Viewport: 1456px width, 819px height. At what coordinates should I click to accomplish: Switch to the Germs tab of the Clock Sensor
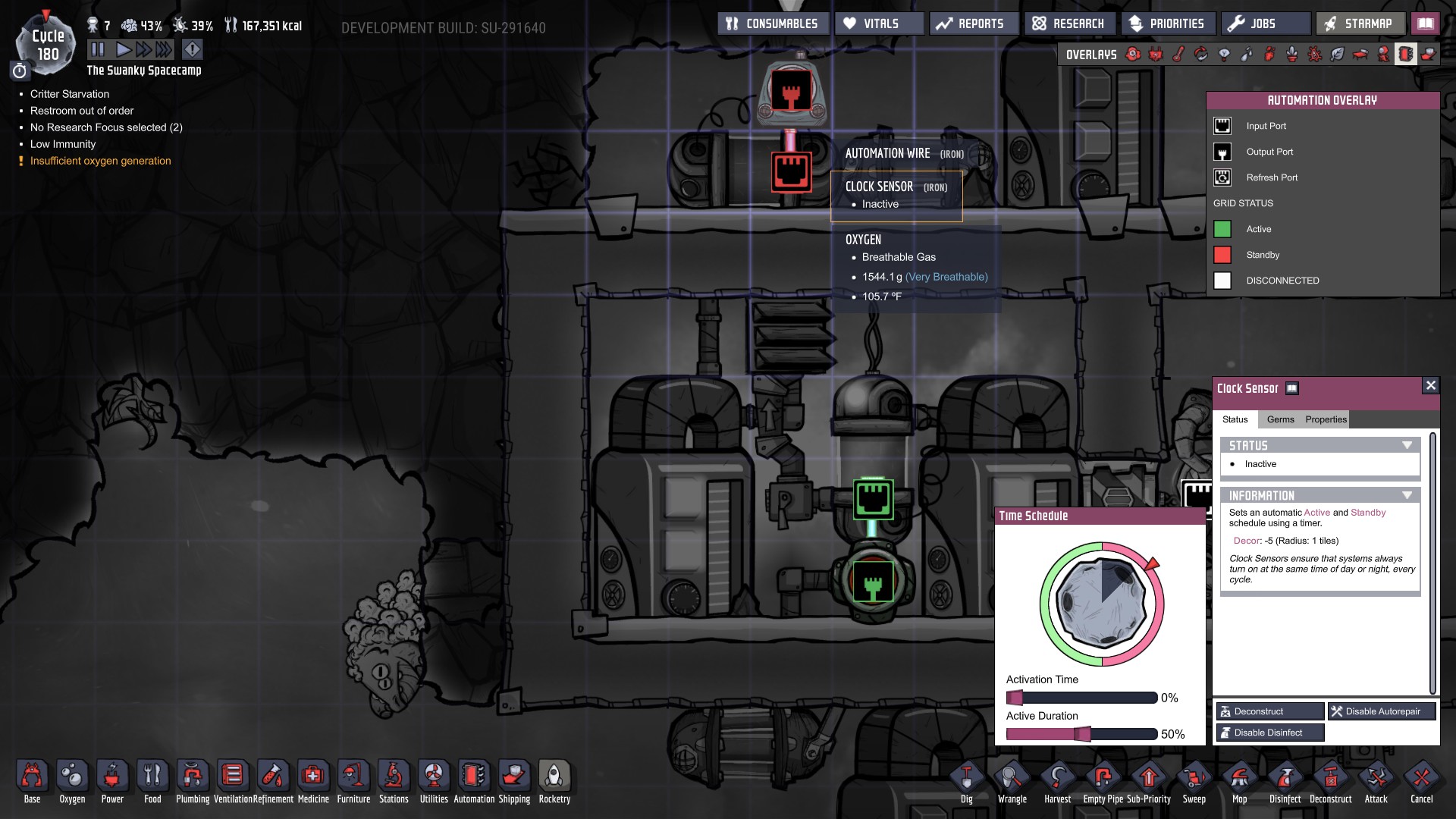(1282, 419)
